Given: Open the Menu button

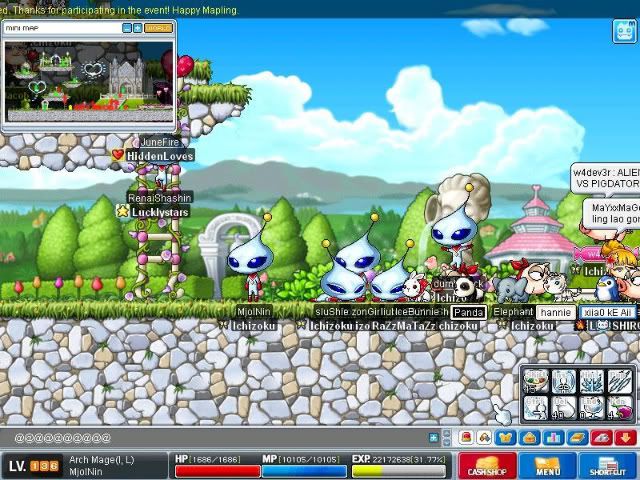Looking at the screenshot, I should (547, 466).
